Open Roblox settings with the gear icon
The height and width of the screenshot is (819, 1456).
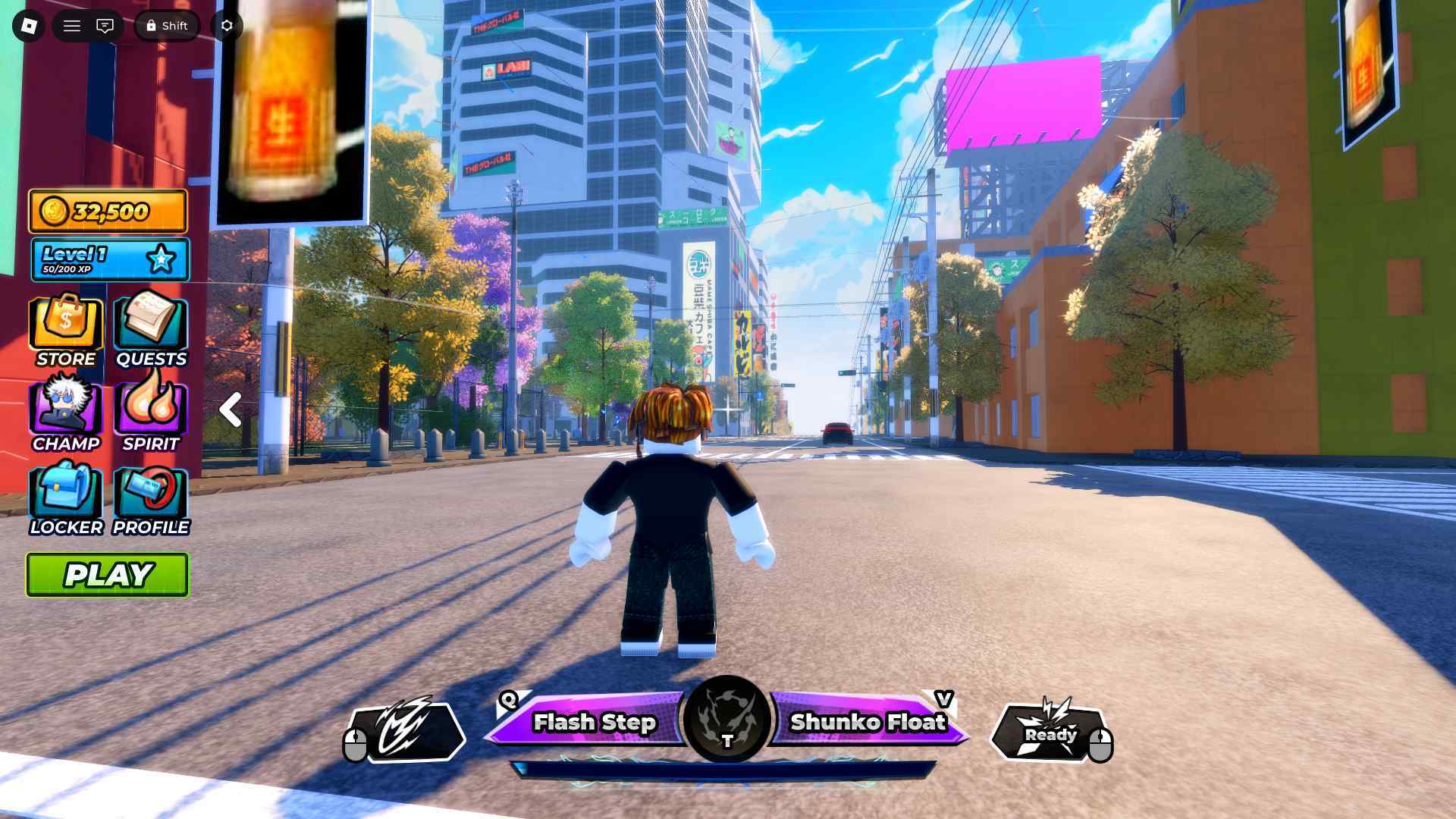click(225, 25)
